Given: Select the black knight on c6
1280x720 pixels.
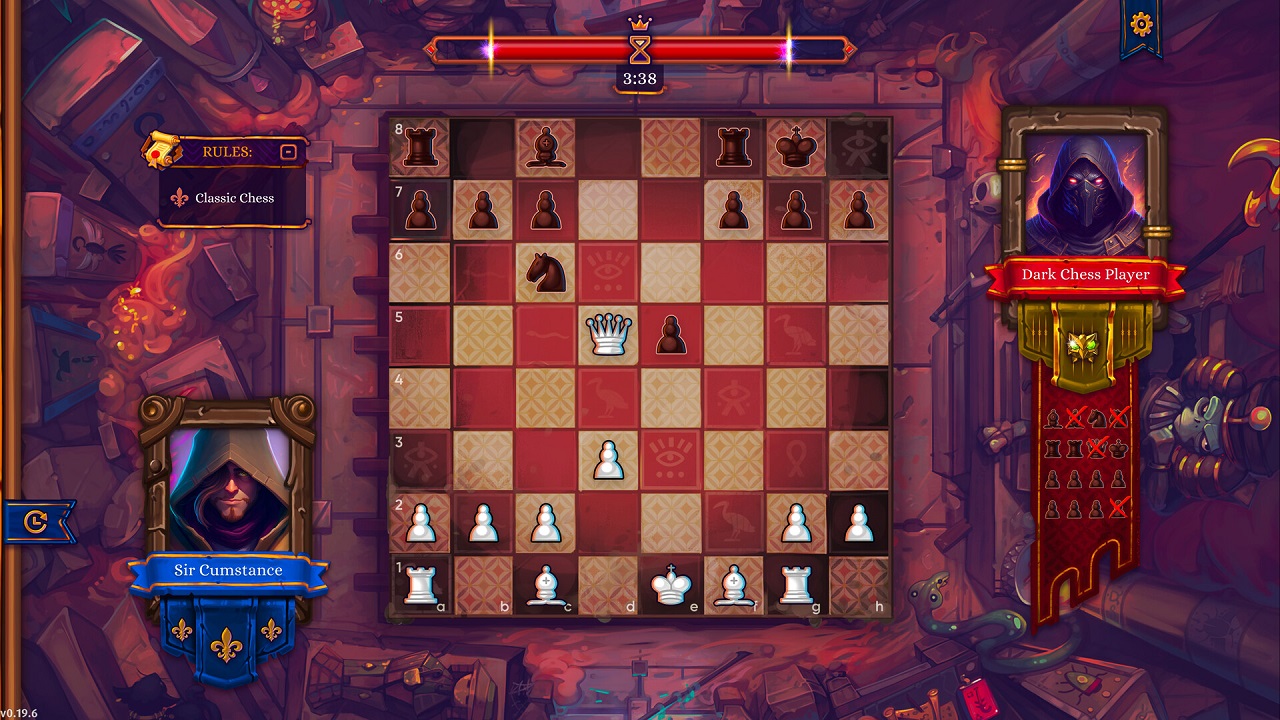Looking at the screenshot, I should 545,273.
